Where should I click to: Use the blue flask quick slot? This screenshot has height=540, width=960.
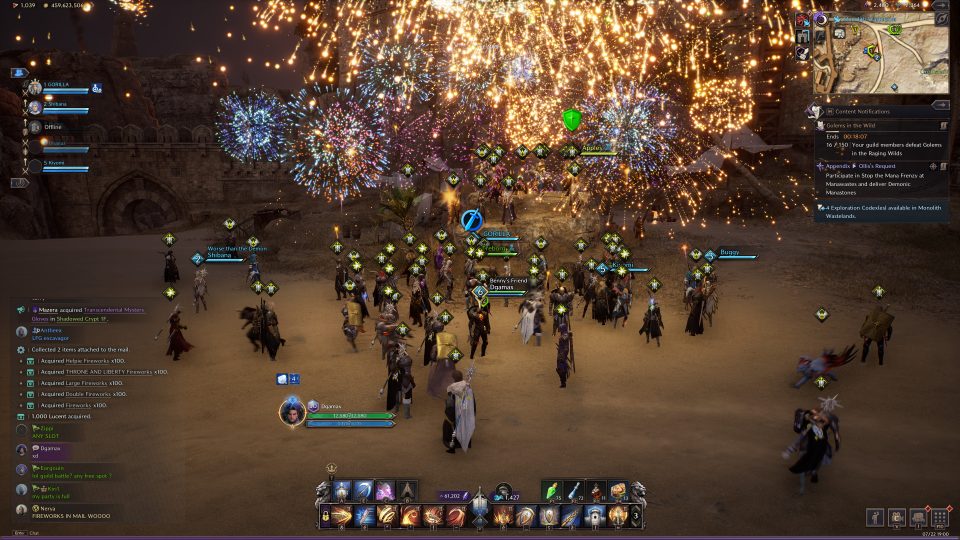click(x=575, y=491)
